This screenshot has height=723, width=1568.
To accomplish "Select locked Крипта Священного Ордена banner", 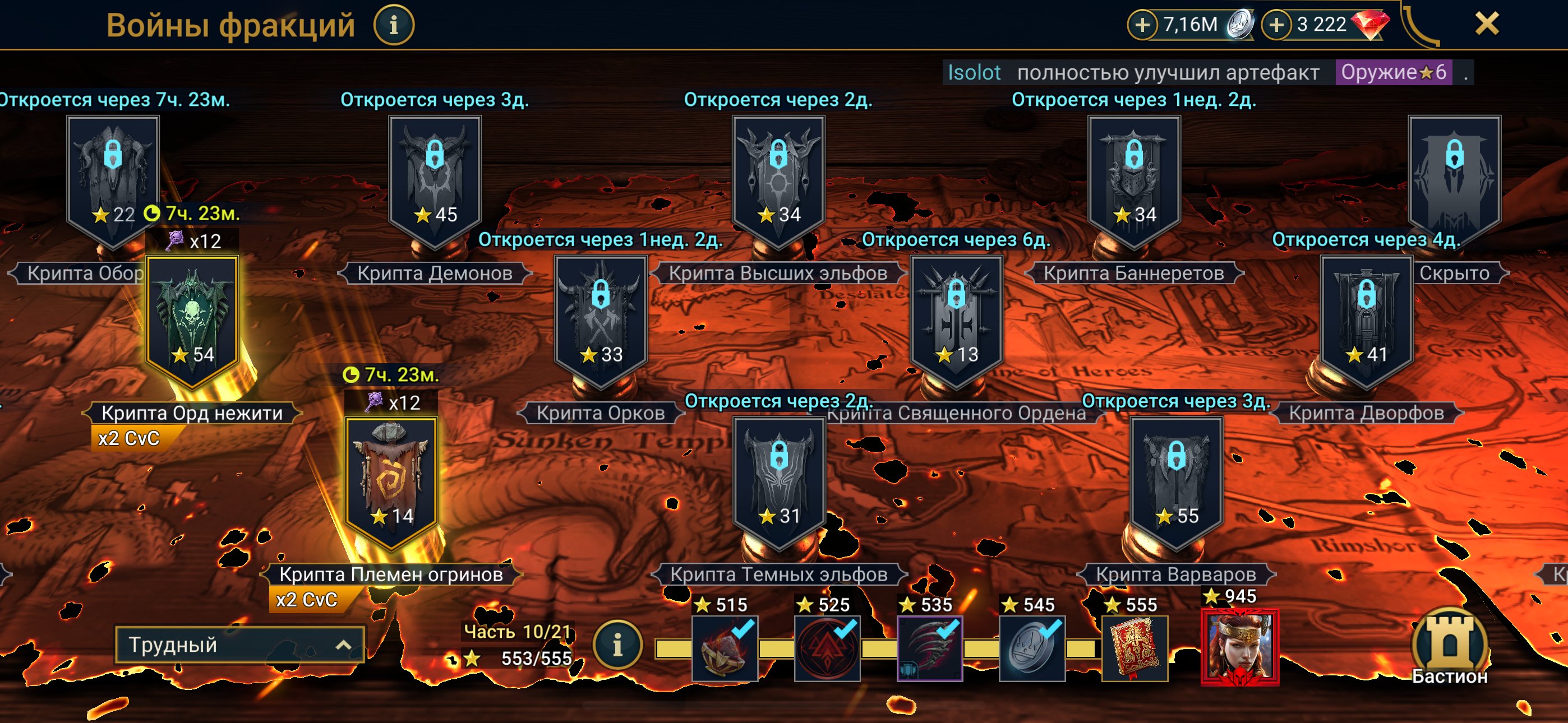I will 956,319.
